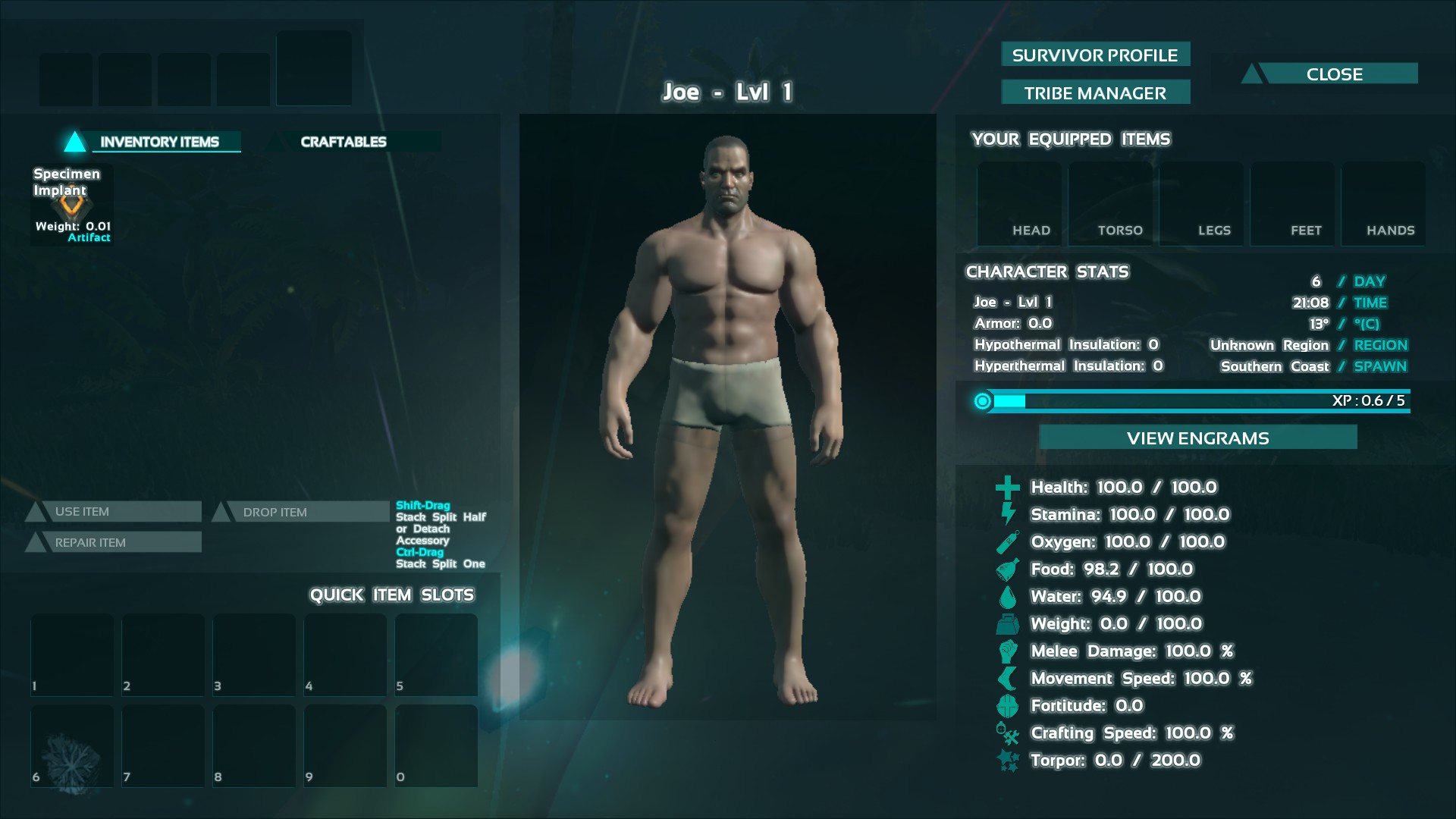1456x819 pixels.
Task: Open the Survivor Profile
Action: click(x=1095, y=55)
